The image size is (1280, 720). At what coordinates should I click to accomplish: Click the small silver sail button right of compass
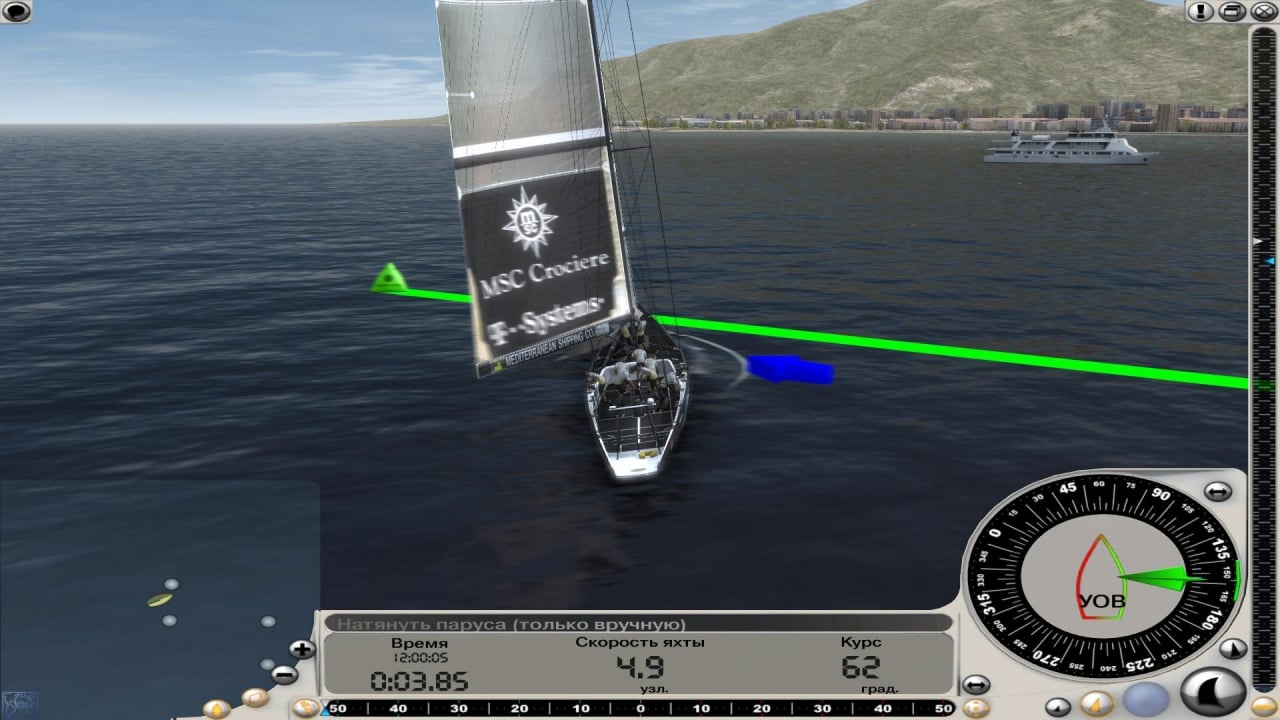(x=1233, y=648)
